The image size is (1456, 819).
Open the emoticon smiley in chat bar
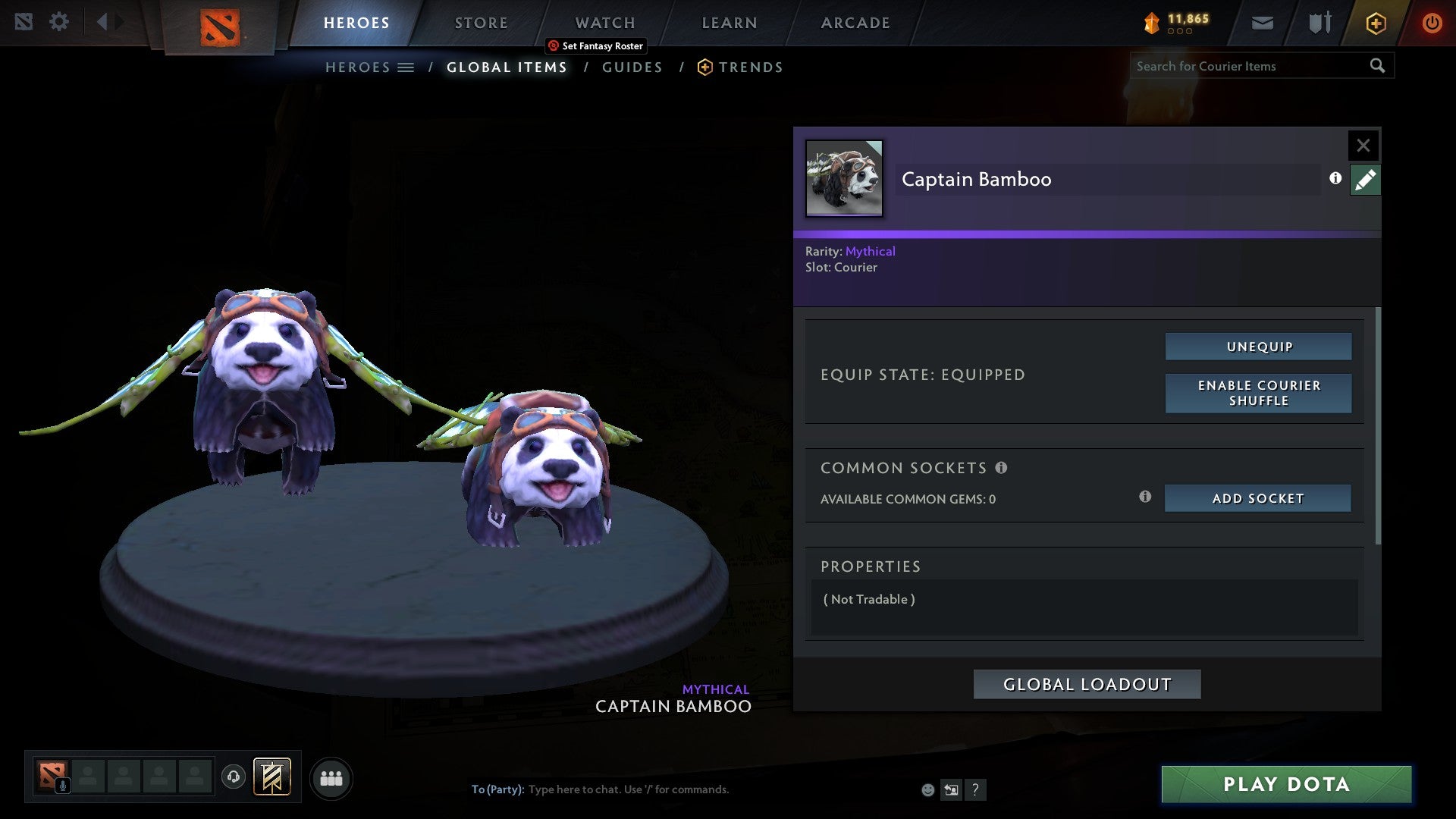coord(927,789)
